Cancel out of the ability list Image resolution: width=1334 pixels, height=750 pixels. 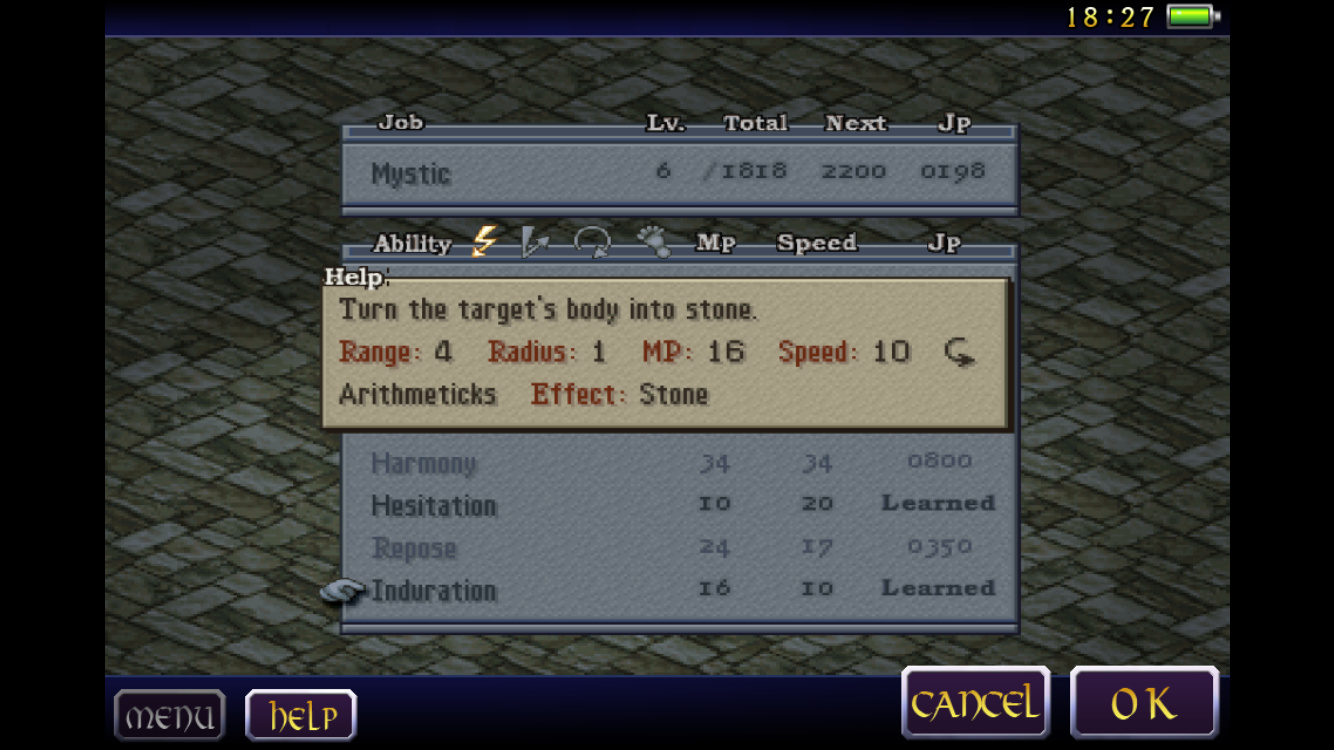(975, 704)
